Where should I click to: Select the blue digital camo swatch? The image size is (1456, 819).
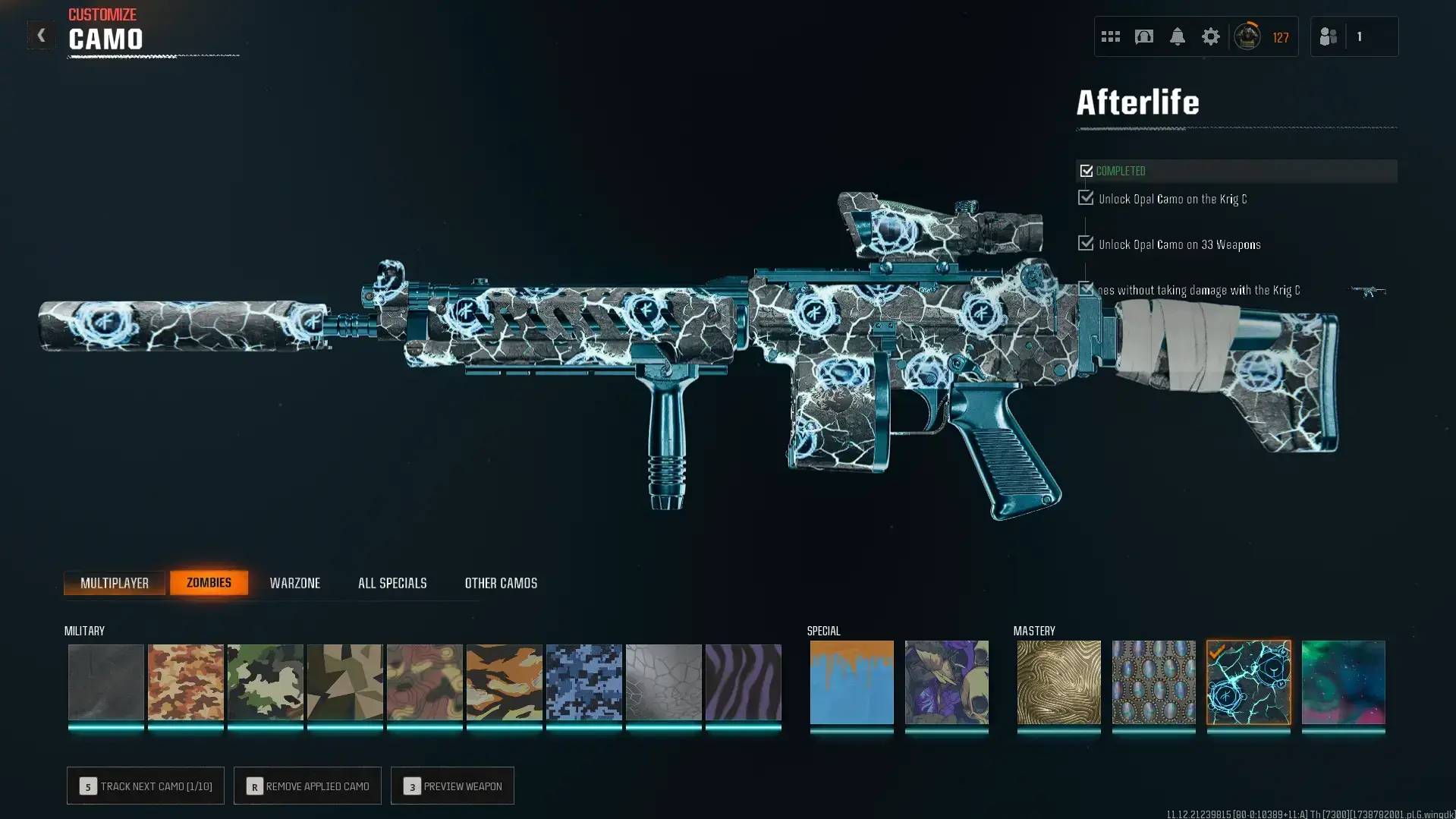point(584,682)
